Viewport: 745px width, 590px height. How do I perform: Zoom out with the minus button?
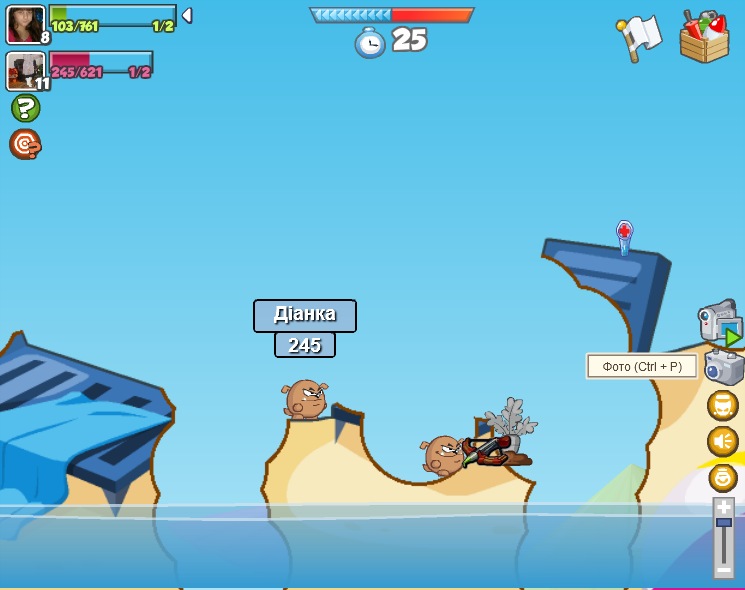(x=723, y=569)
